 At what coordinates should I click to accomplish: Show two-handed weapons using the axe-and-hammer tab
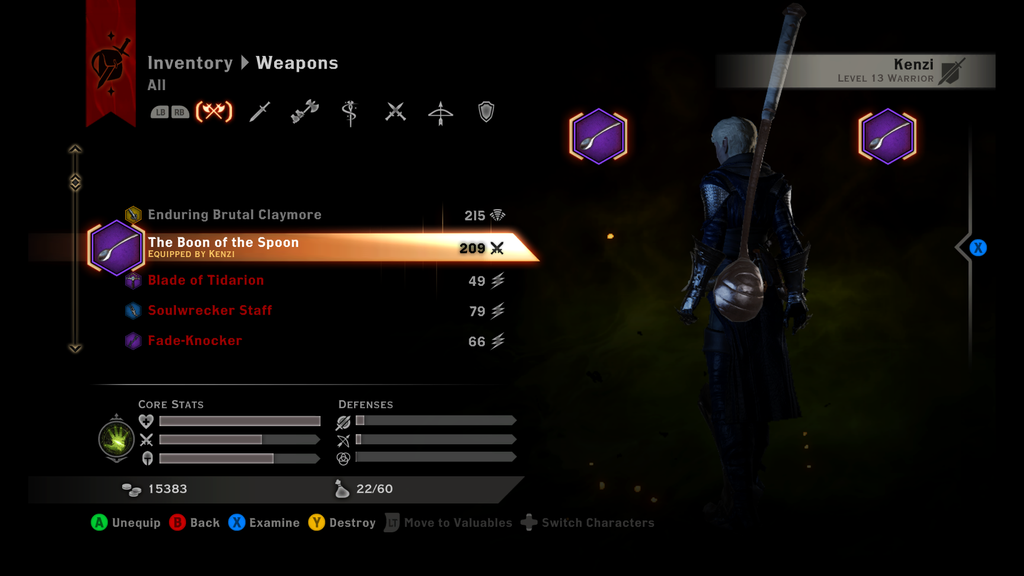[x=304, y=112]
